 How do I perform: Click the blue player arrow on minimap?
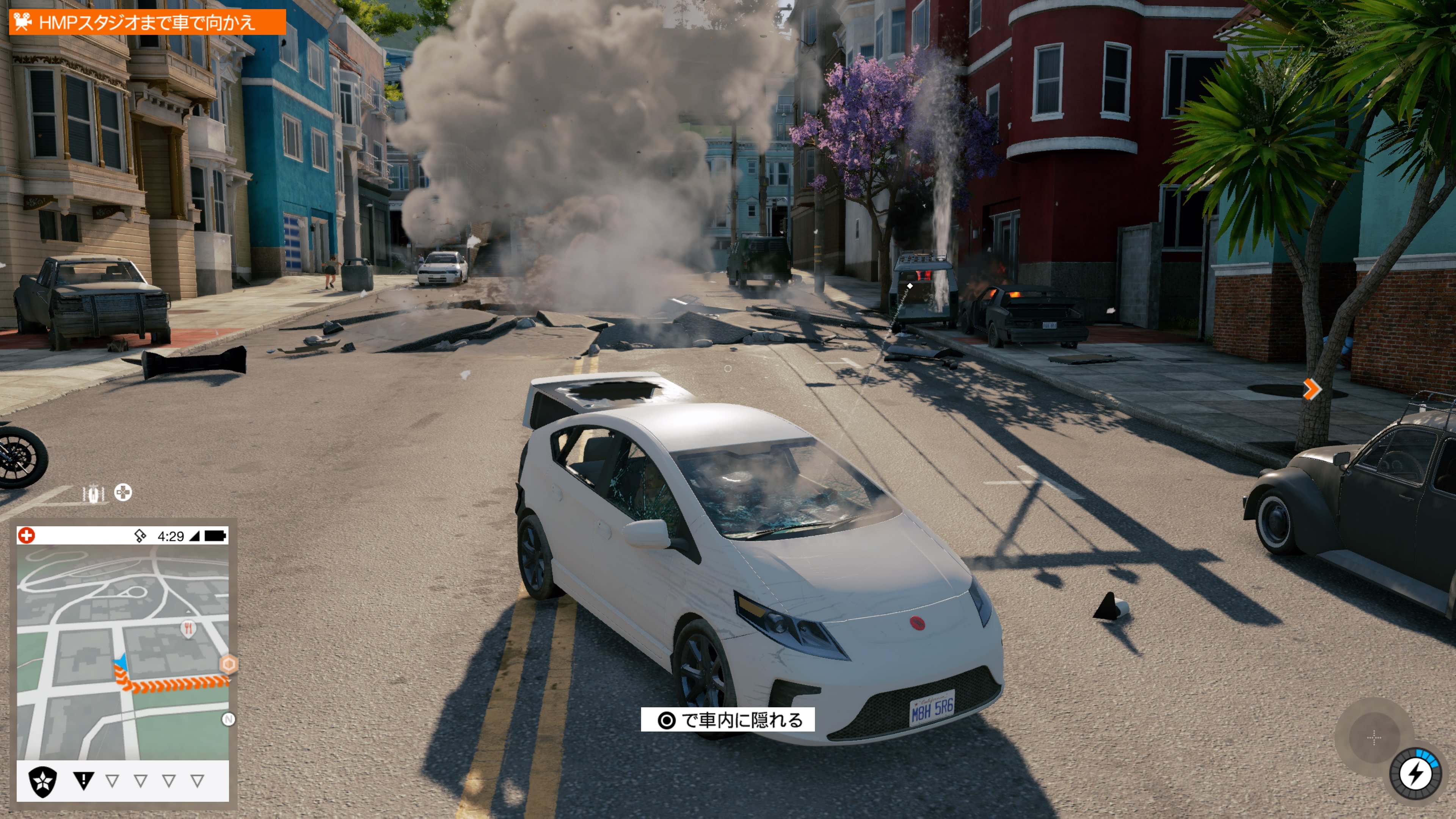[121, 662]
